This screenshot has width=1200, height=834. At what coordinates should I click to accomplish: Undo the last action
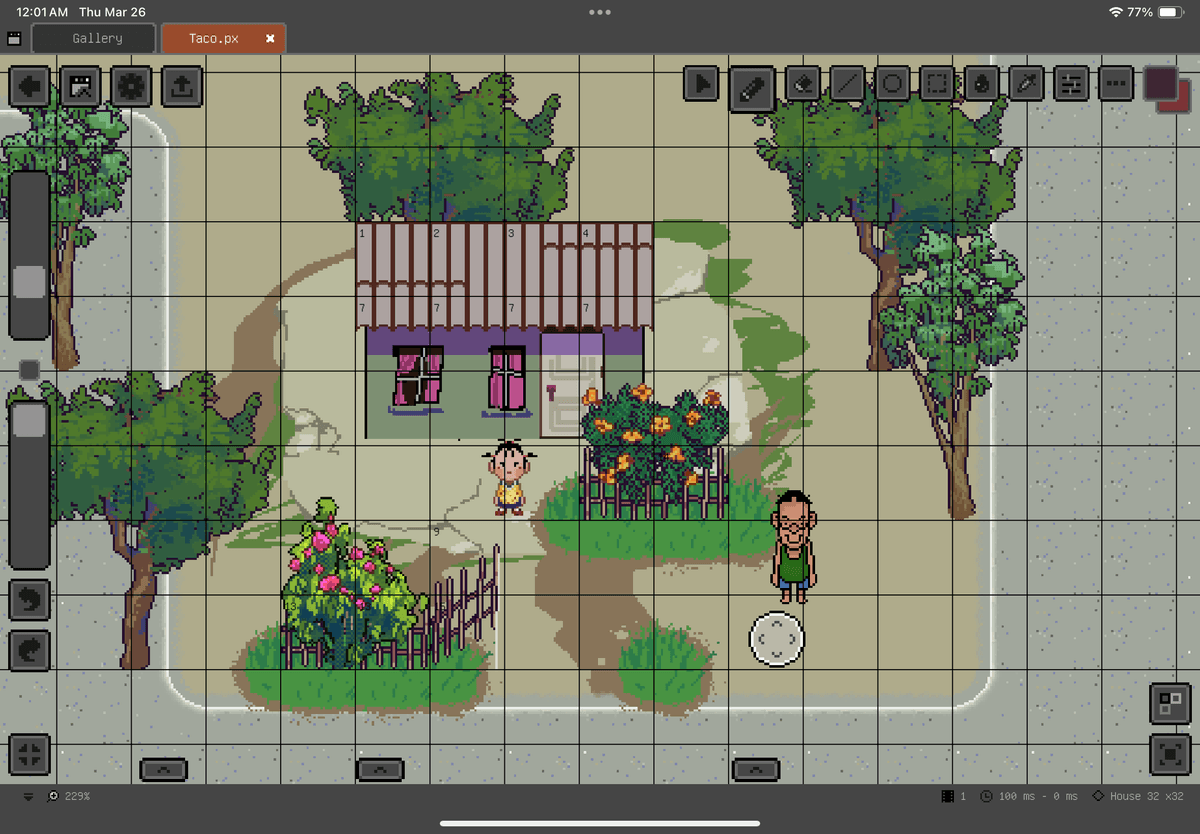click(30, 600)
